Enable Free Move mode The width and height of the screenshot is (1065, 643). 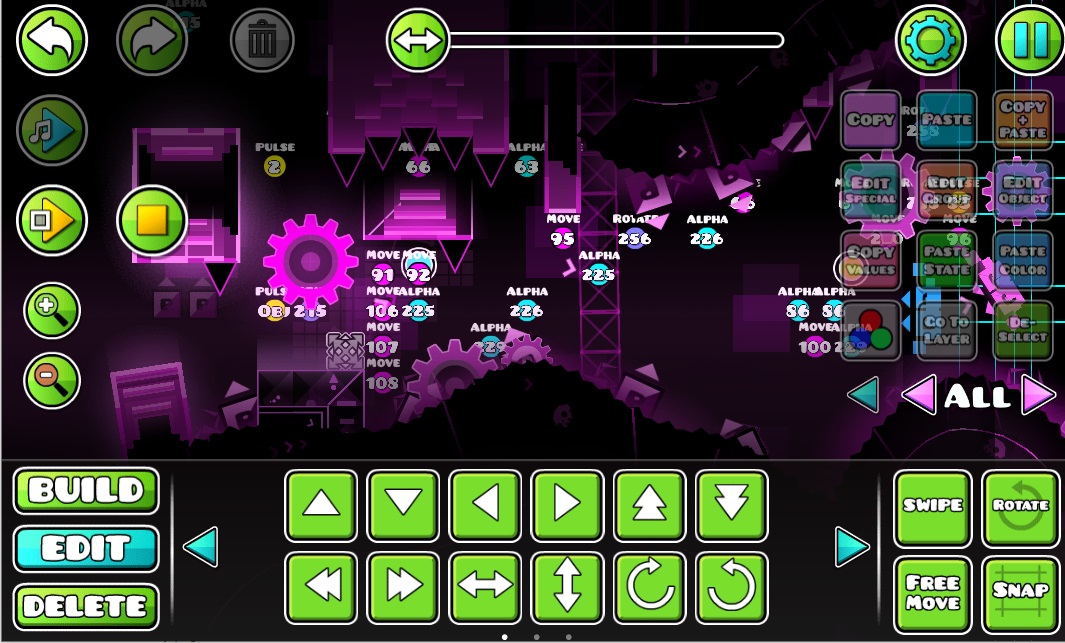(932, 594)
